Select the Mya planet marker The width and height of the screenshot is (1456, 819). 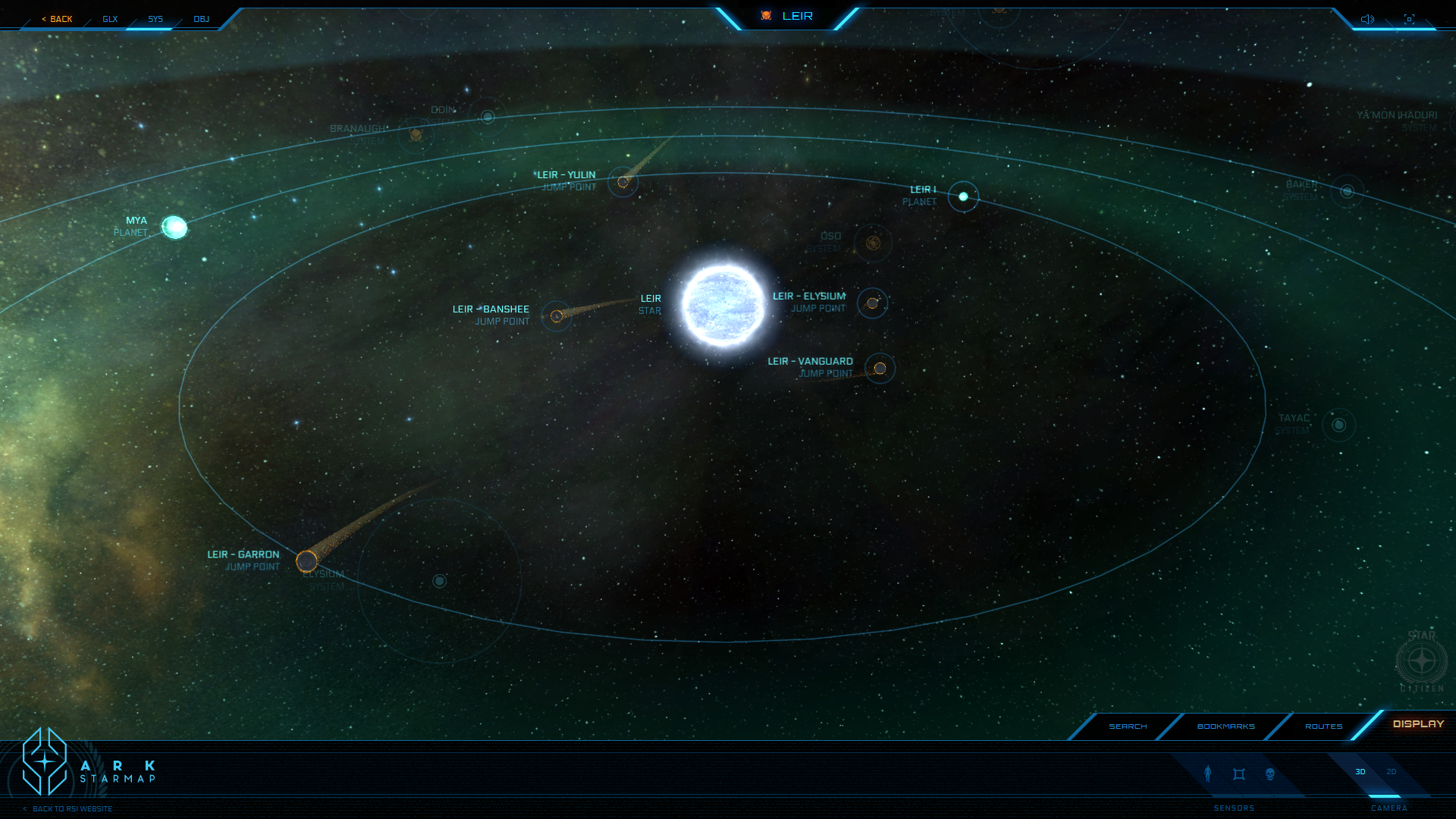click(x=174, y=227)
